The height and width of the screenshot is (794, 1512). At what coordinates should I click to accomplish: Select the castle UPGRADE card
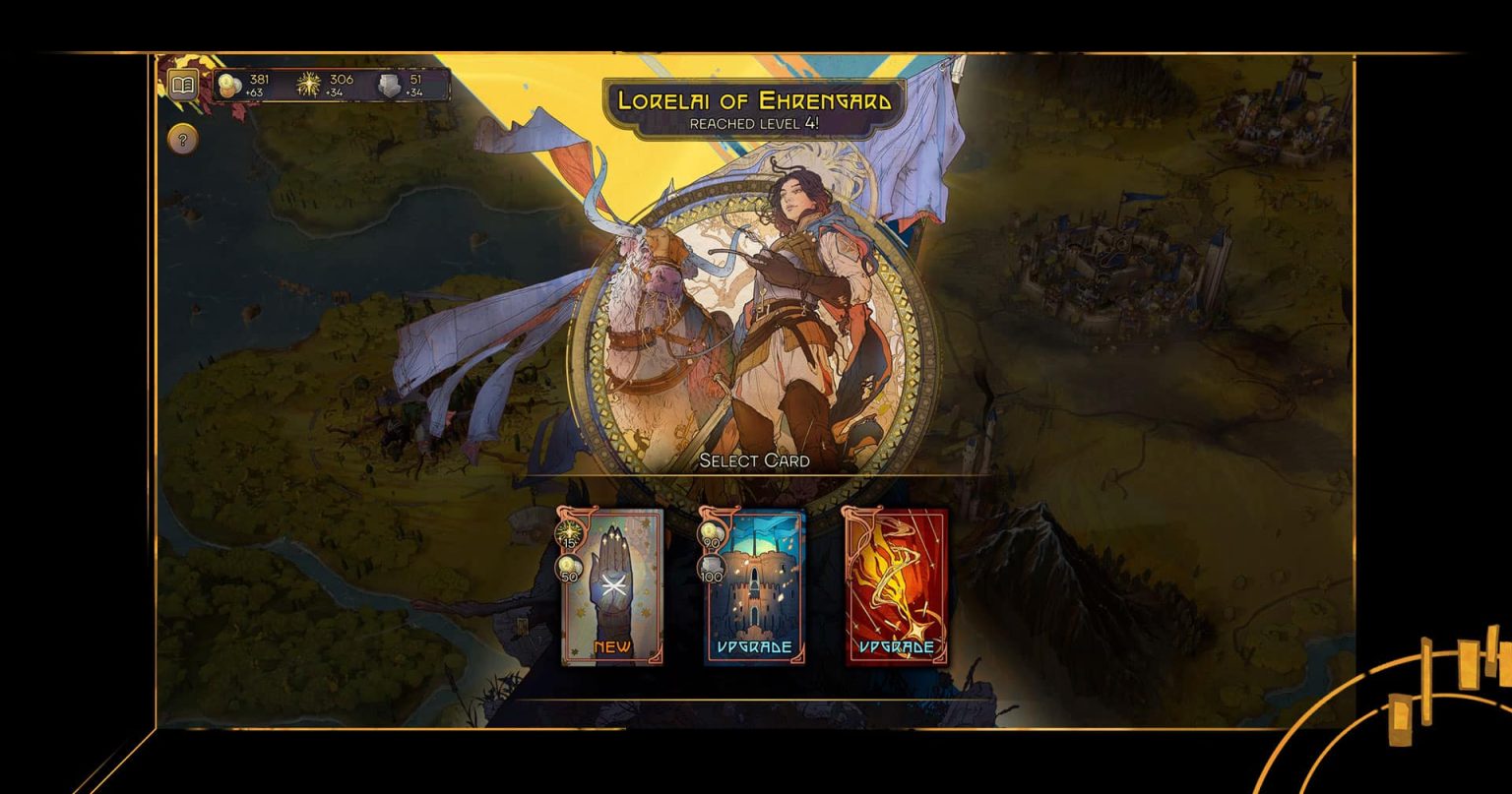point(753,587)
